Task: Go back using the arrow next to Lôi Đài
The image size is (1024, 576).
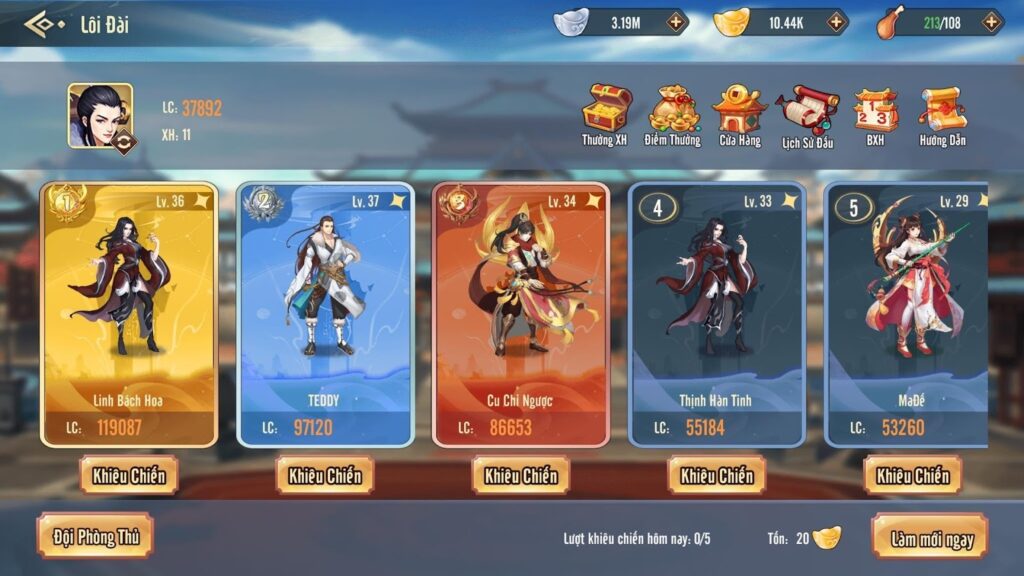Action: click(x=40, y=23)
